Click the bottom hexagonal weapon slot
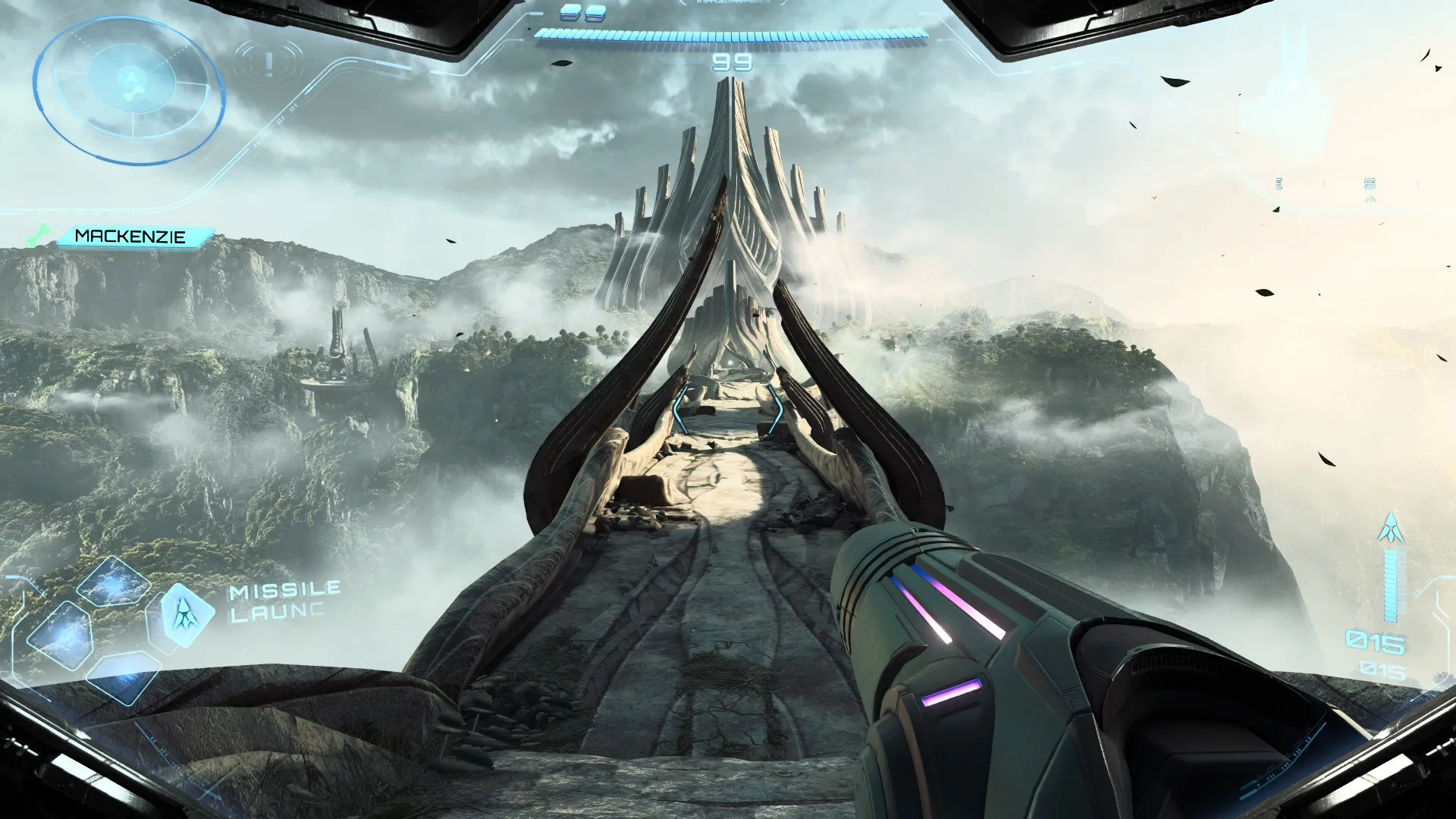The width and height of the screenshot is (1456, 819). (x=124, y=679)
